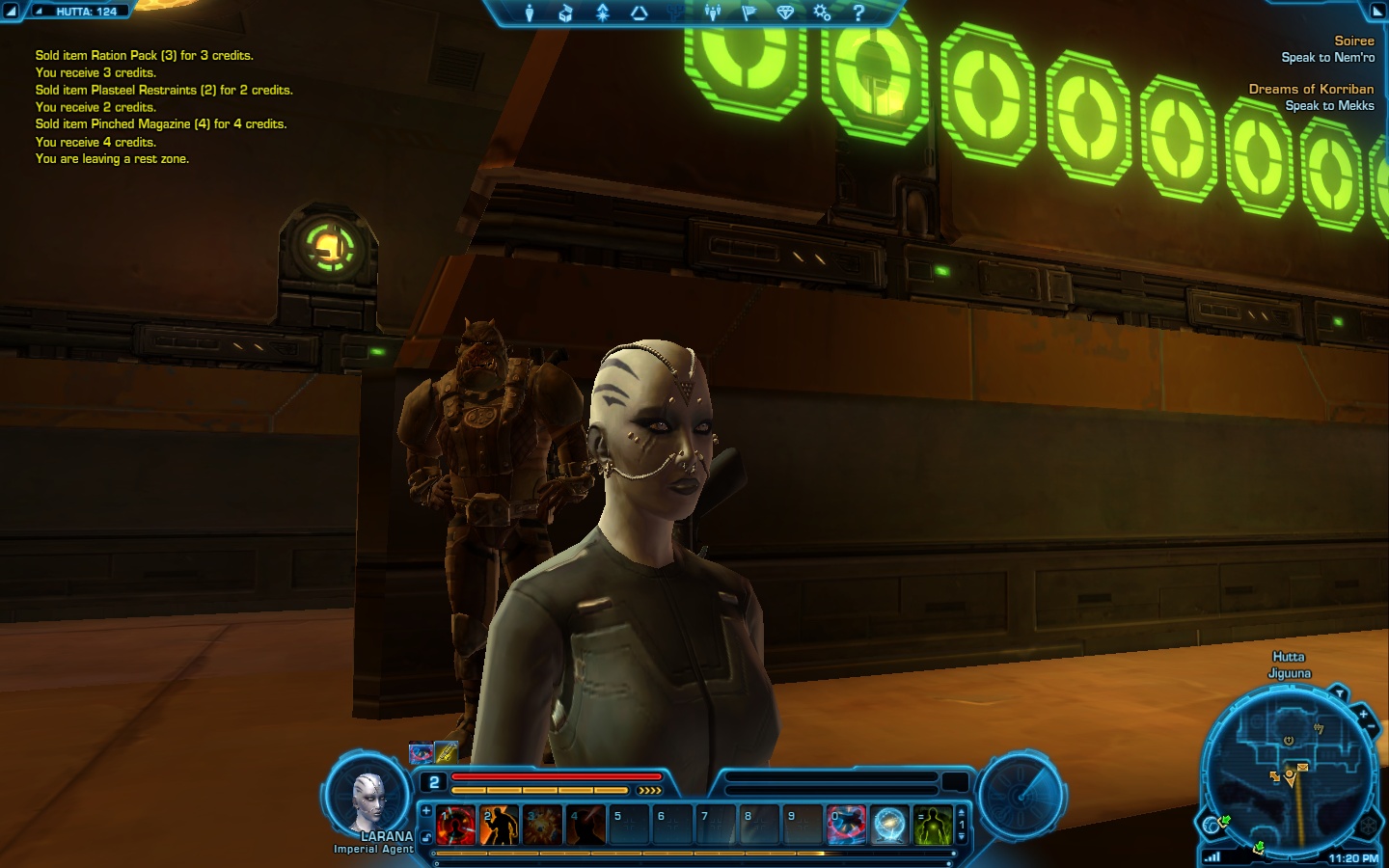This screenshot has width=1389, height=868.
Task: Activate the silhouette ability in slot 4
Action: click(x=586, y=826)
